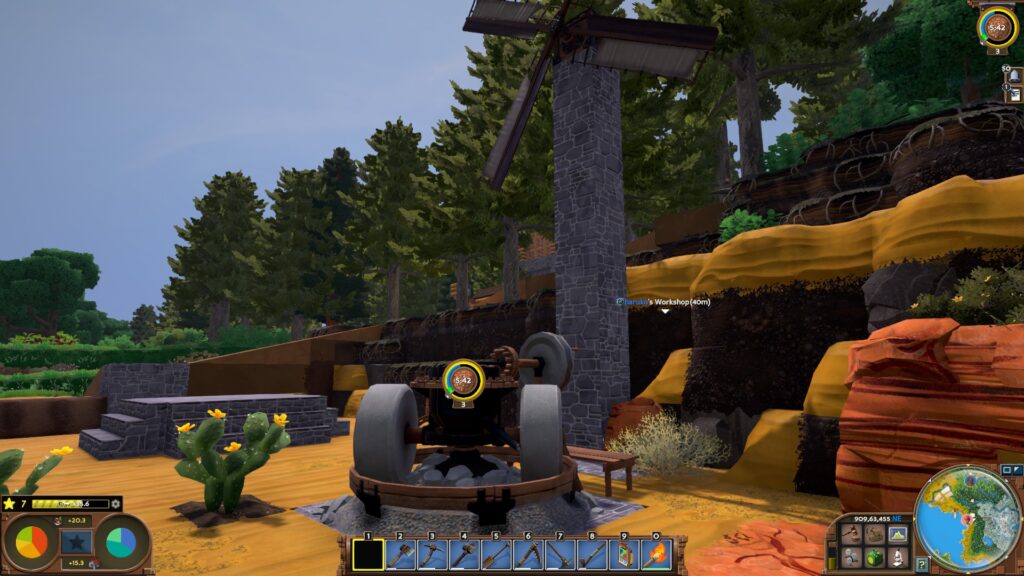1024x576 pixels.
Task: Open the blue-green housing pie chart
Action: coord(121,542)
